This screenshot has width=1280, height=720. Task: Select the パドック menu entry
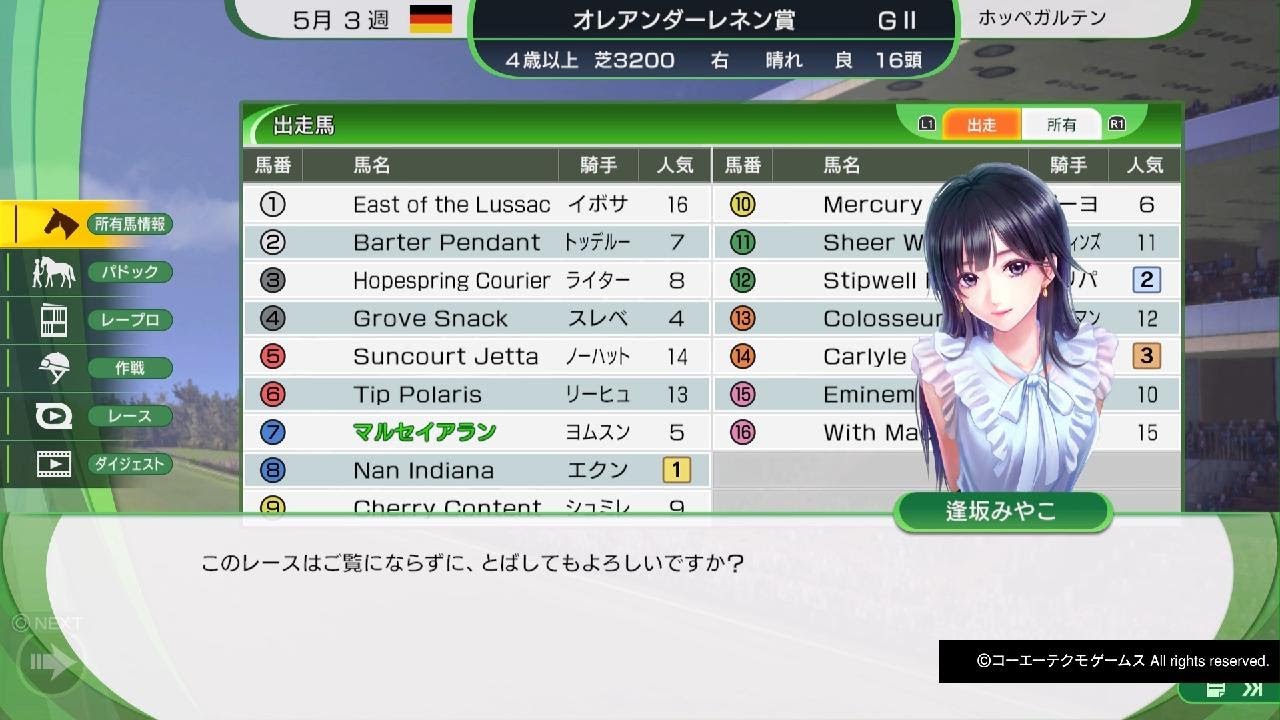click(x=88, y=272)
